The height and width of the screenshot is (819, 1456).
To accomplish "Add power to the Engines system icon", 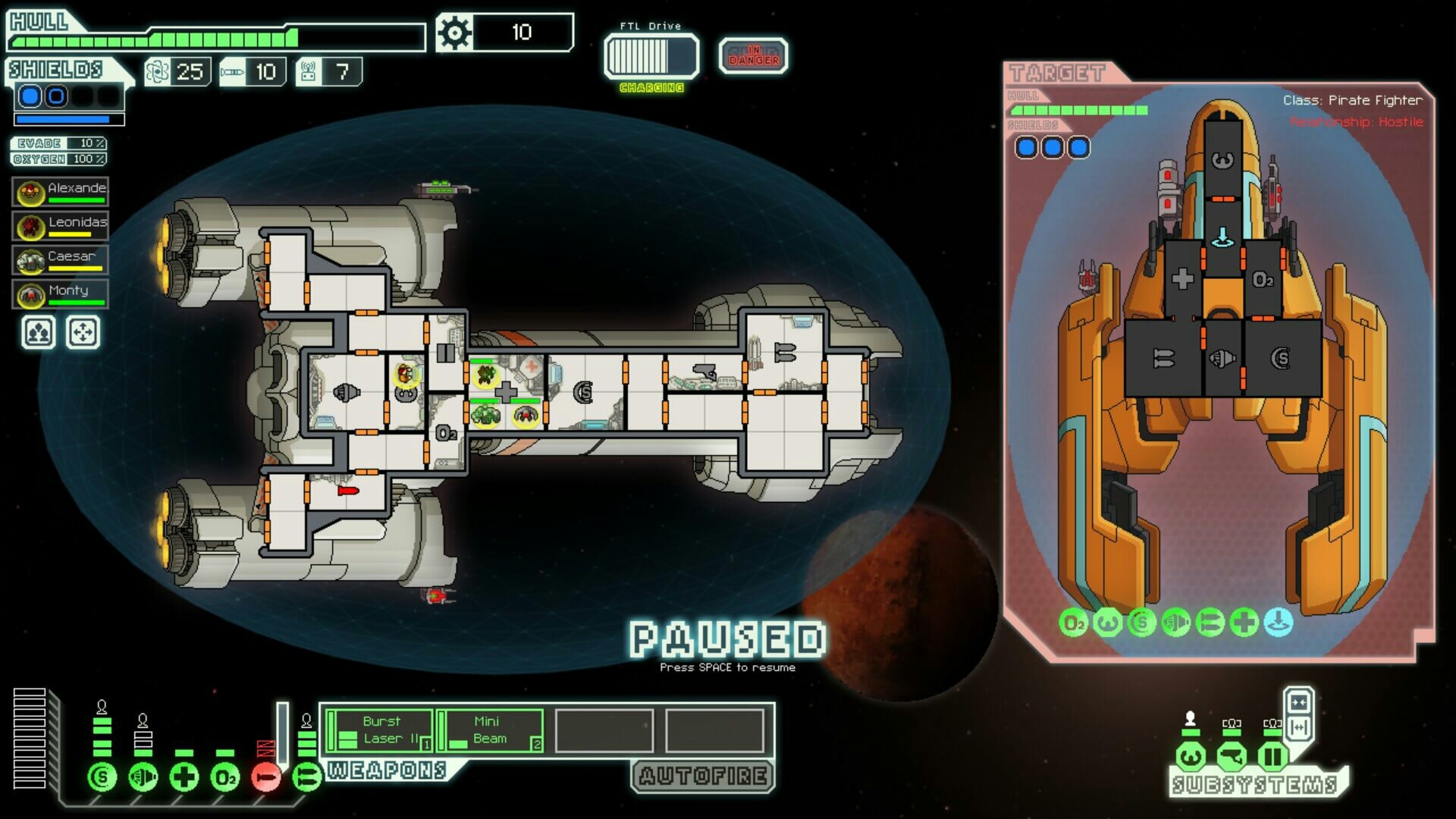I will [x=143, y=777].
